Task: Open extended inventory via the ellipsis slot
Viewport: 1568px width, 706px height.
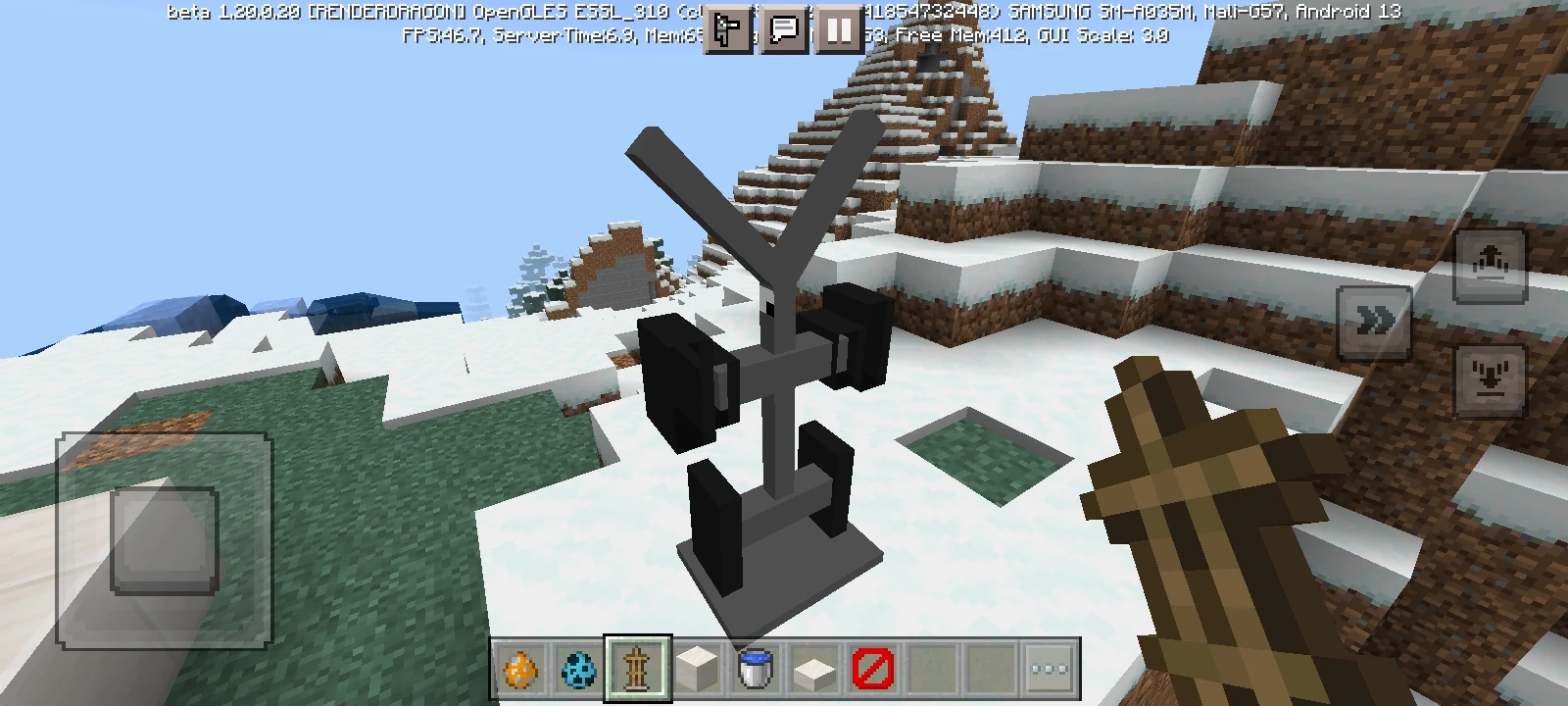Action: [x=1047, y=669]
